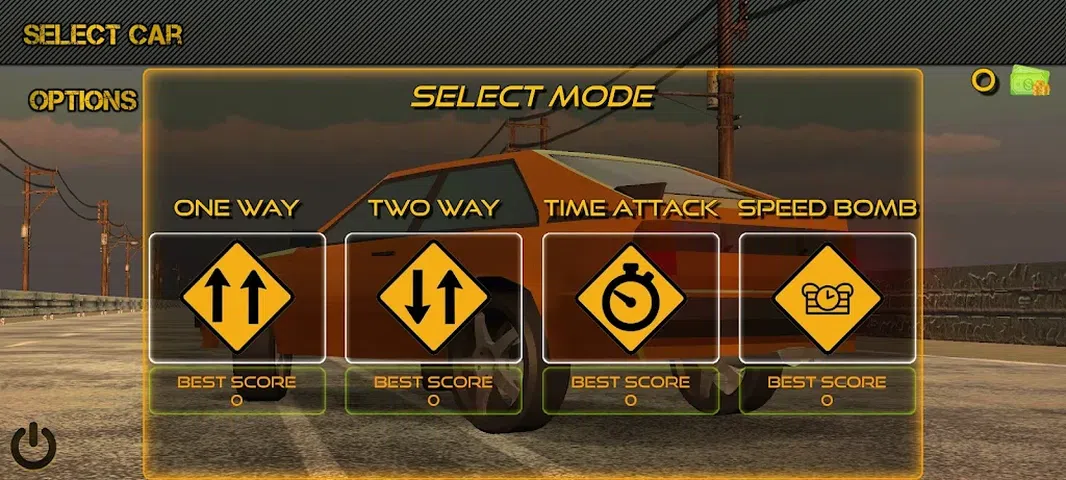Pick the Speed Bomb mode tile
1066x480 pixels.
pyautogui.click(x=827, y=297)
